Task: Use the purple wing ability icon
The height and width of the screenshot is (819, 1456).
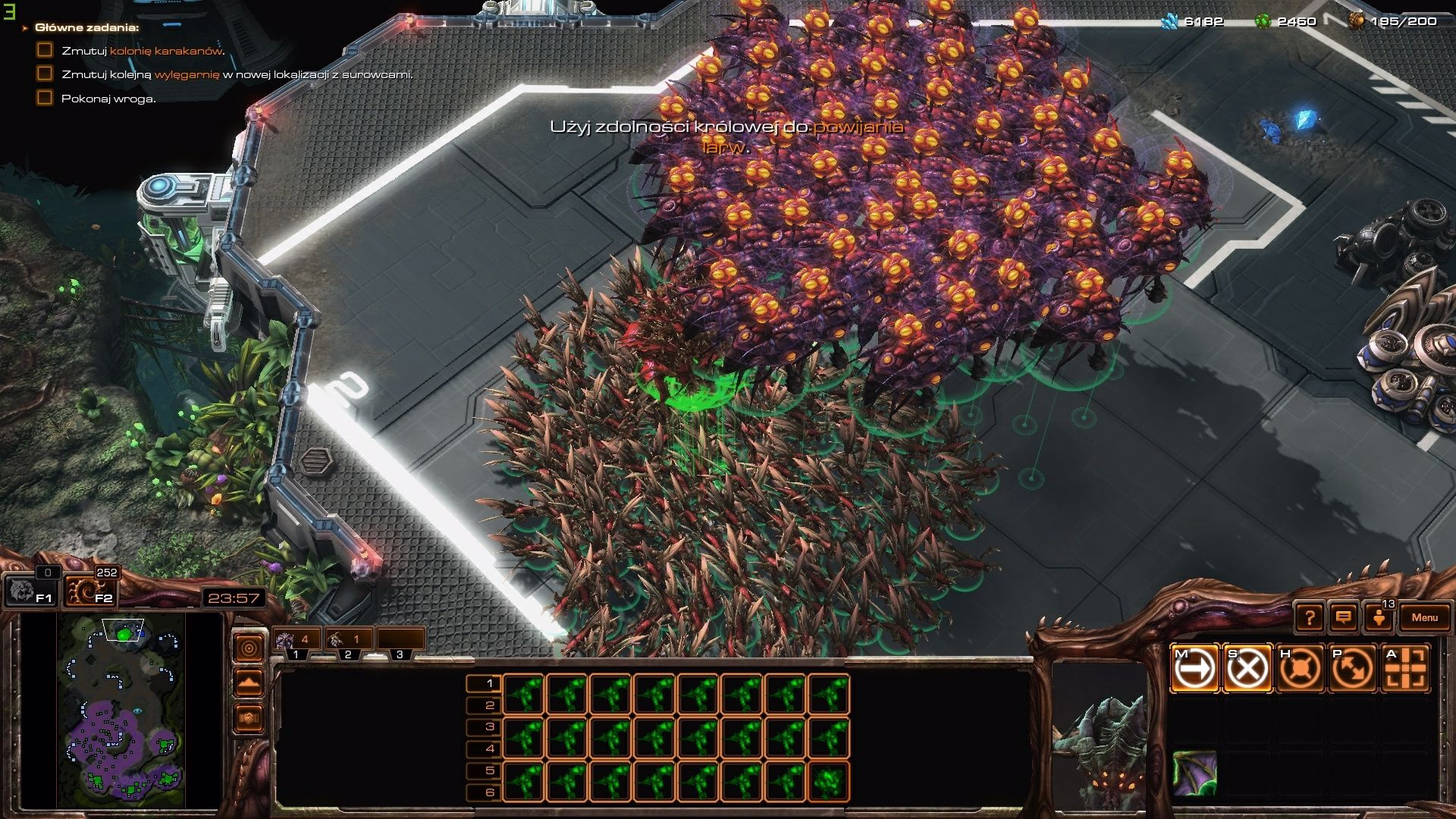Action: click(1194, 773)
